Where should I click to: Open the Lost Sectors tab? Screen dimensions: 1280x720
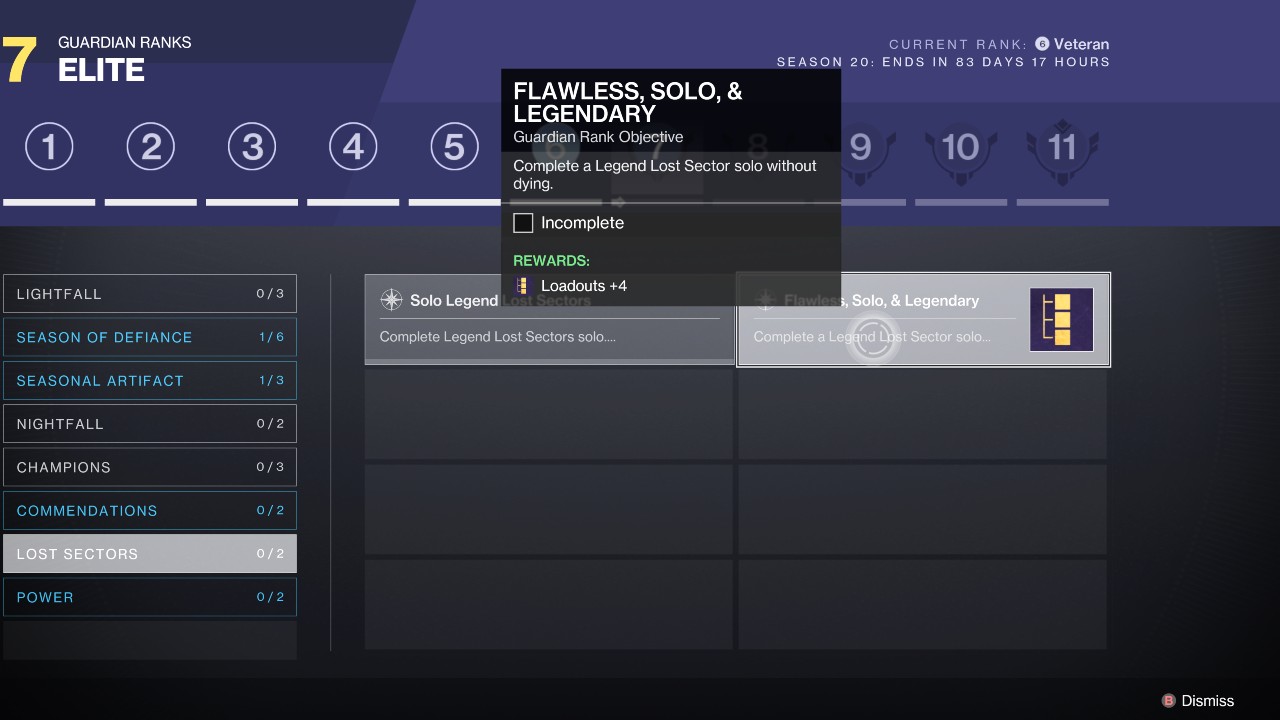pyautogui.click(x=150, y=553)
